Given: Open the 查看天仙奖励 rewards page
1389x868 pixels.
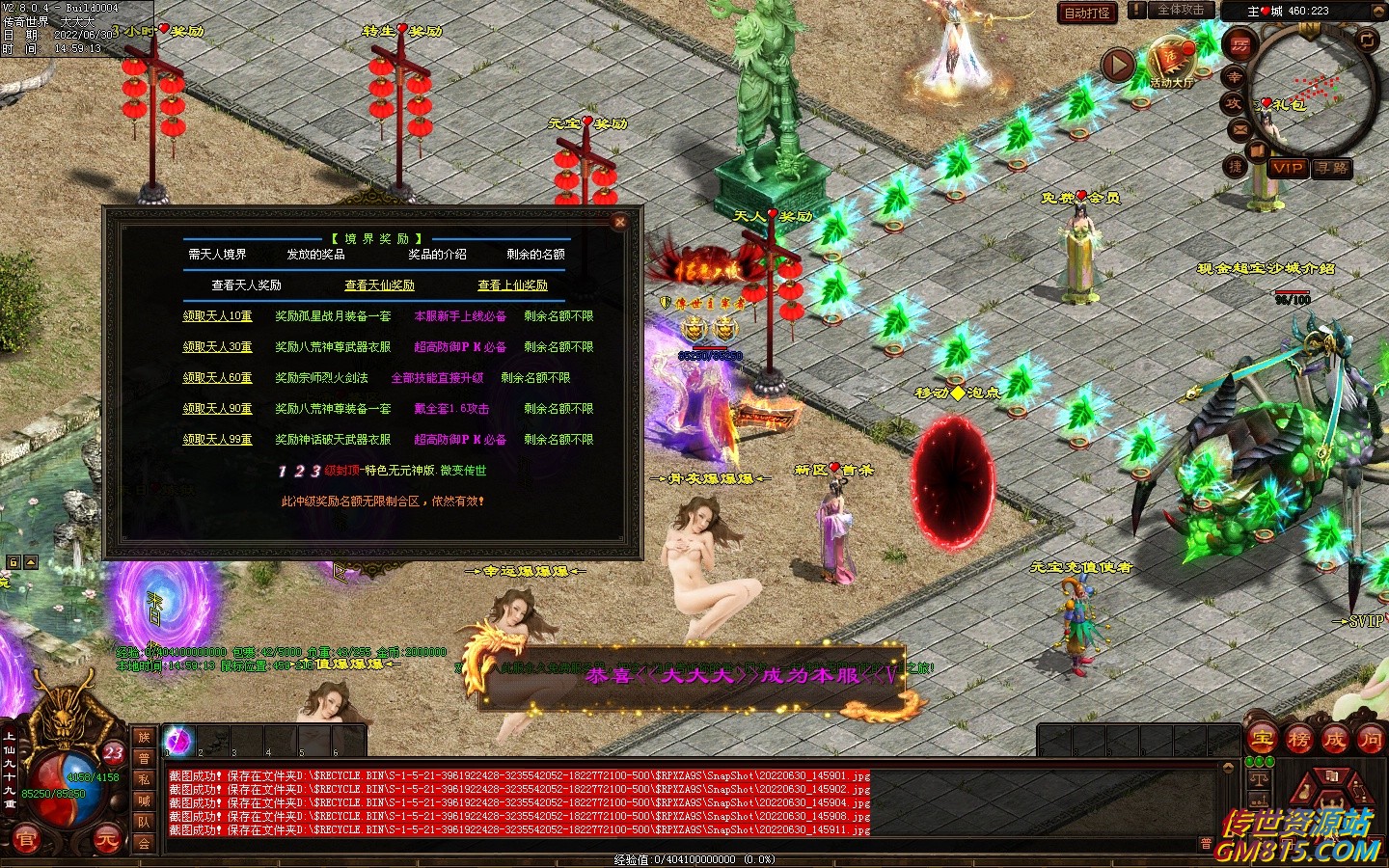Looking at the screenshot, I should [x=379, y=285].
